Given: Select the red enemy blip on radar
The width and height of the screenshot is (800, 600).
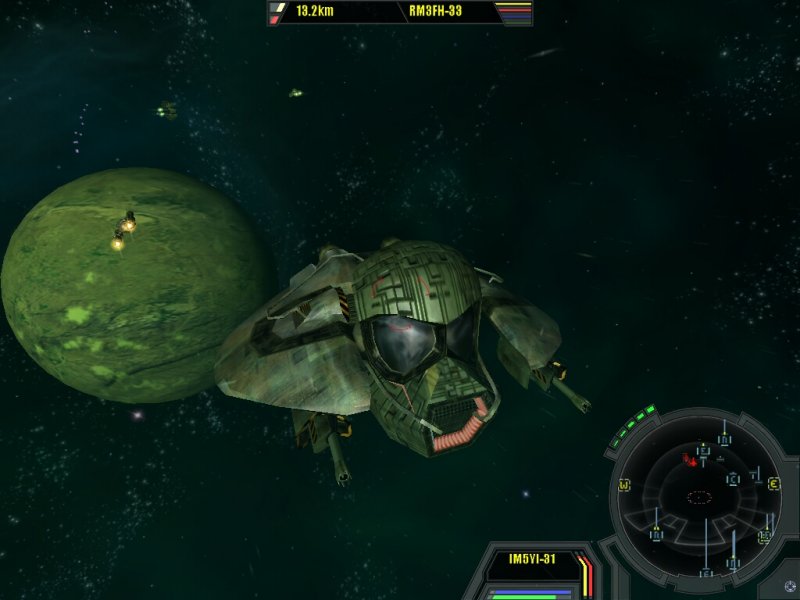Looking at the screenshot, I should [x=689, y=461].
